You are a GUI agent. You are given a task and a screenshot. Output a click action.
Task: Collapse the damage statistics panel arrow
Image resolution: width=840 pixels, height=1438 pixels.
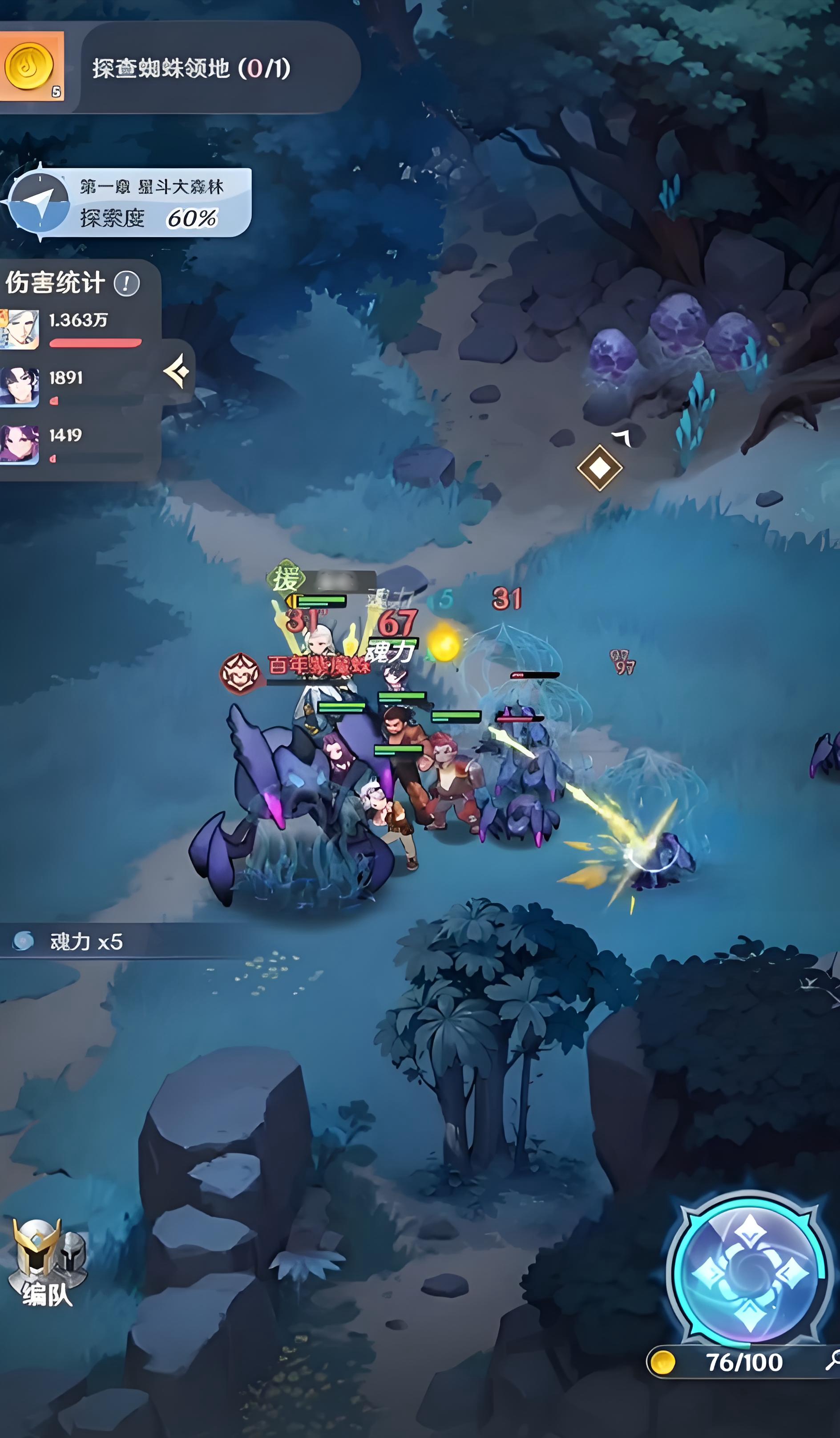[x=178, y=372]
